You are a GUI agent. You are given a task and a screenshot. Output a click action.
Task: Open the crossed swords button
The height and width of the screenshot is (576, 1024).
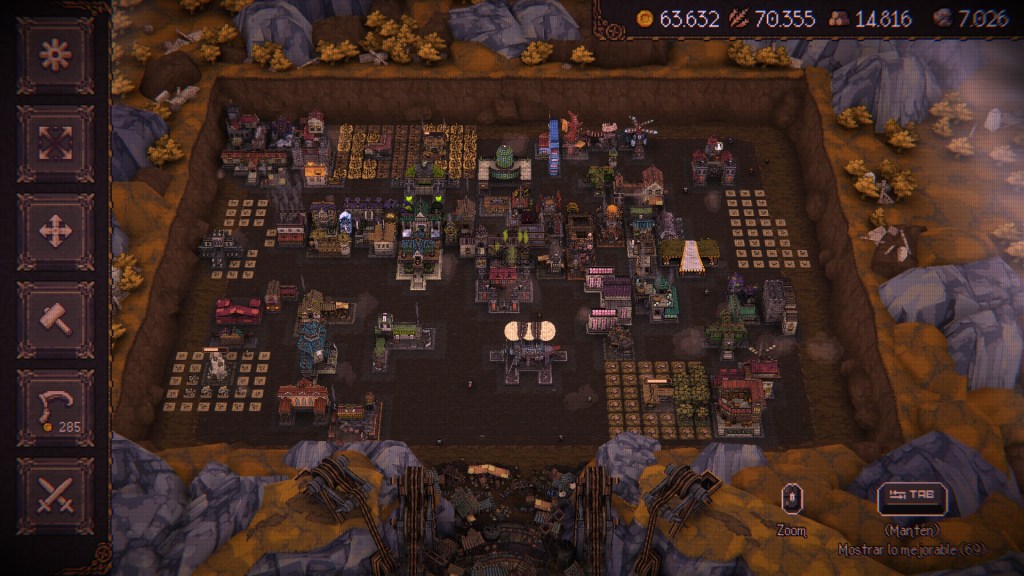point(55,495)
